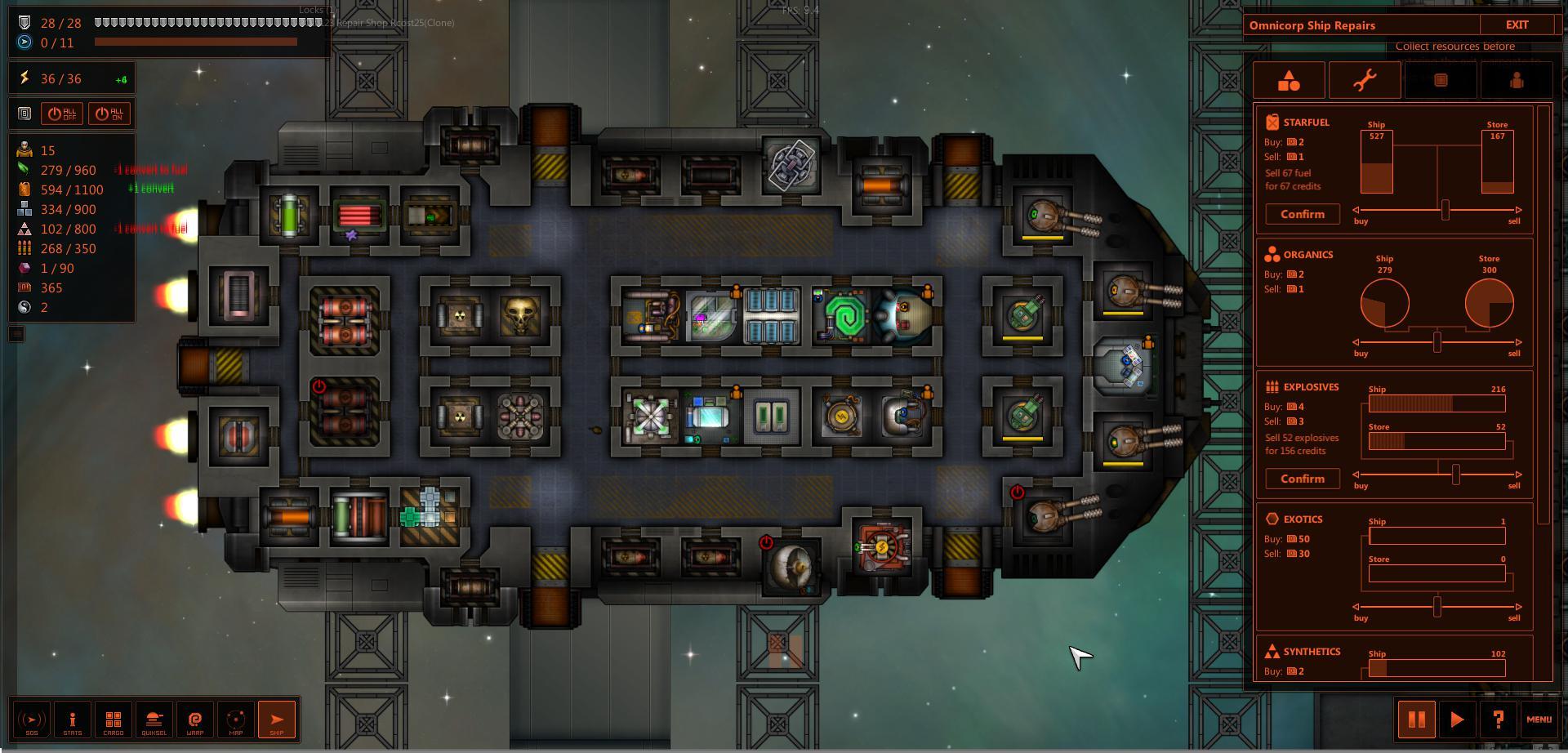Exit the Omnicorp Ship Repairs shop
Screen dimensions: 1568x753
click(1517, 25)
